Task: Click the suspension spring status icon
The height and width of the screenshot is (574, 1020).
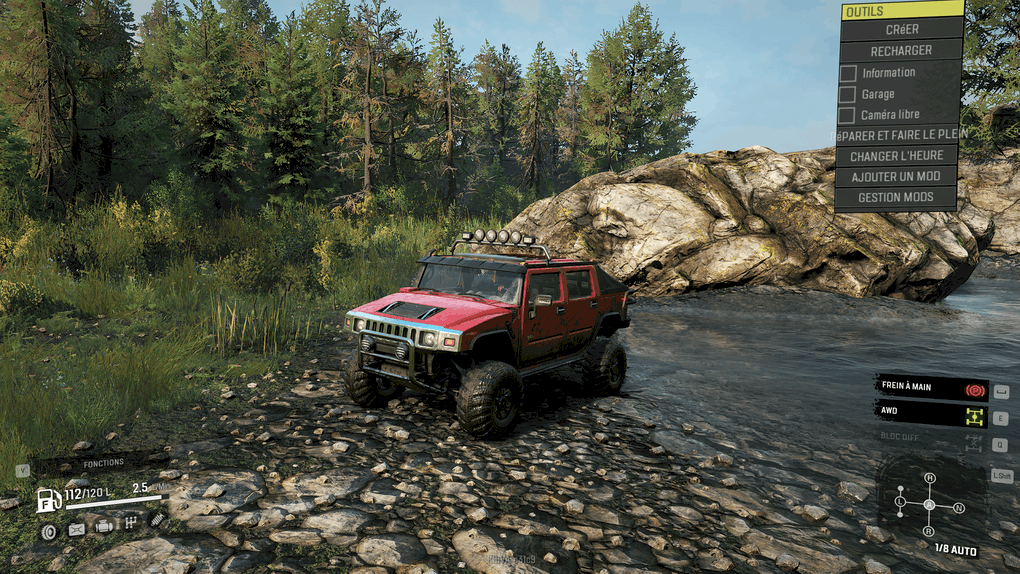Action: 157,519
